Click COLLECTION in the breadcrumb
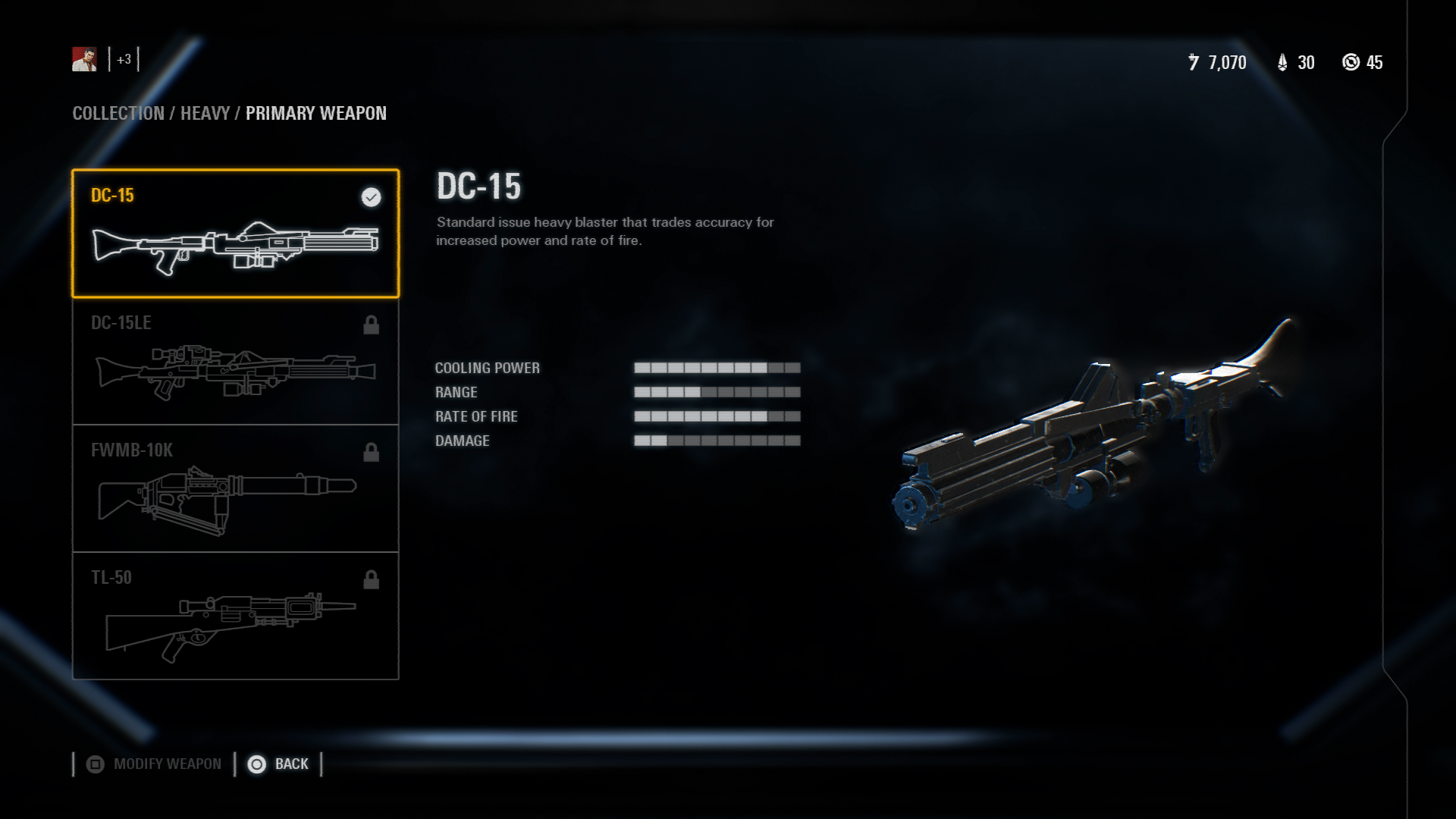This screenshot has height=819, width=1456. (118, 114)
